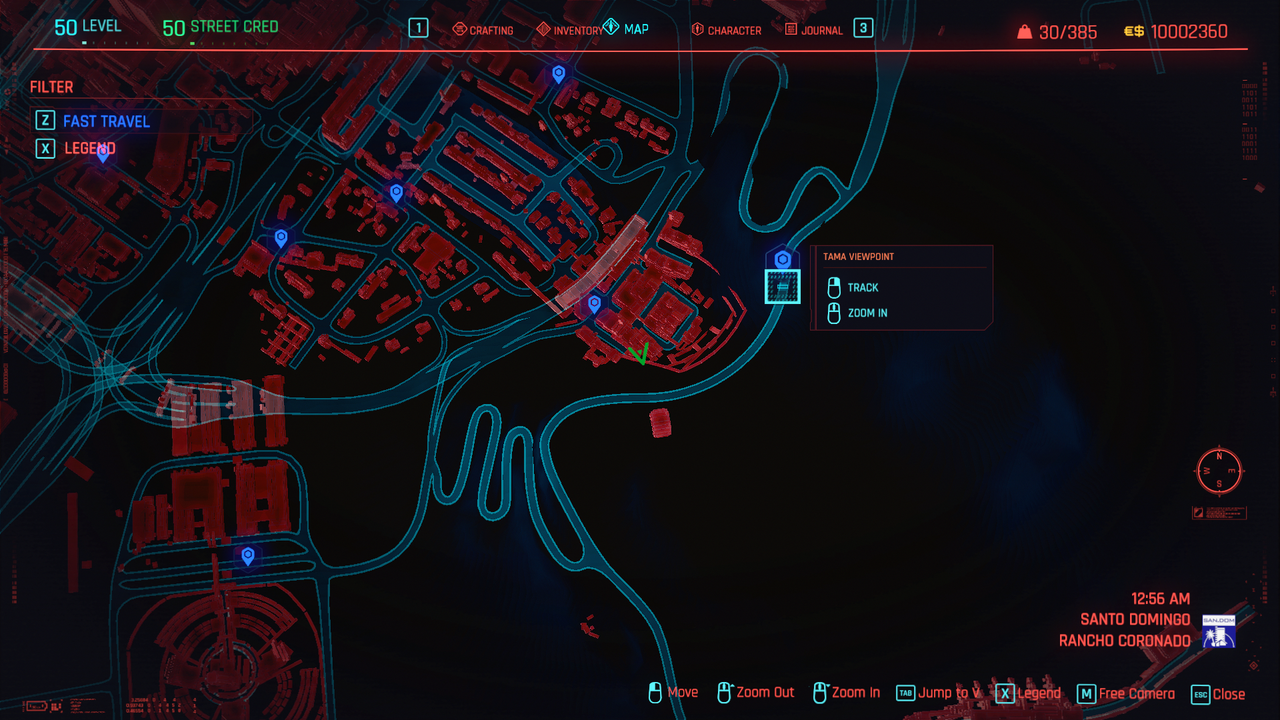Choose Track in the Tama Viewpoint tooltip

click(862, 287)
